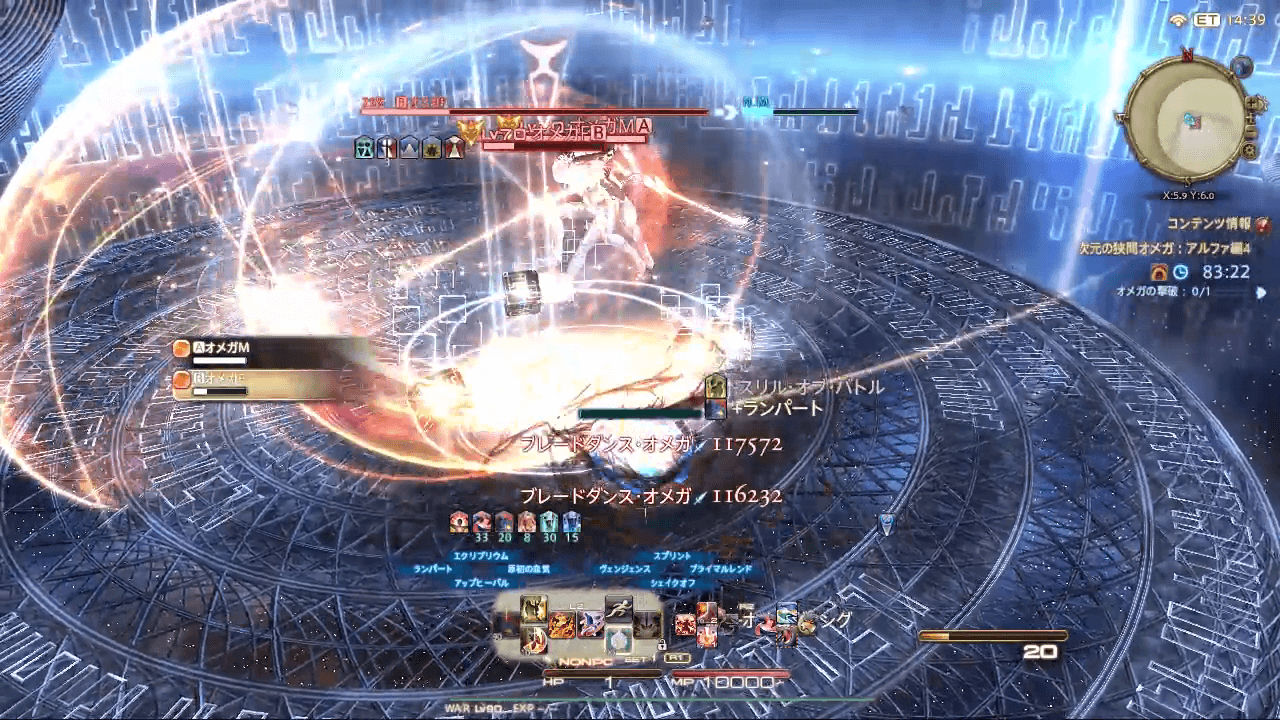Screen dimensions: 1280x720
Task: Click the Equilibrium hotbar icon
Action: coord(531,610)
